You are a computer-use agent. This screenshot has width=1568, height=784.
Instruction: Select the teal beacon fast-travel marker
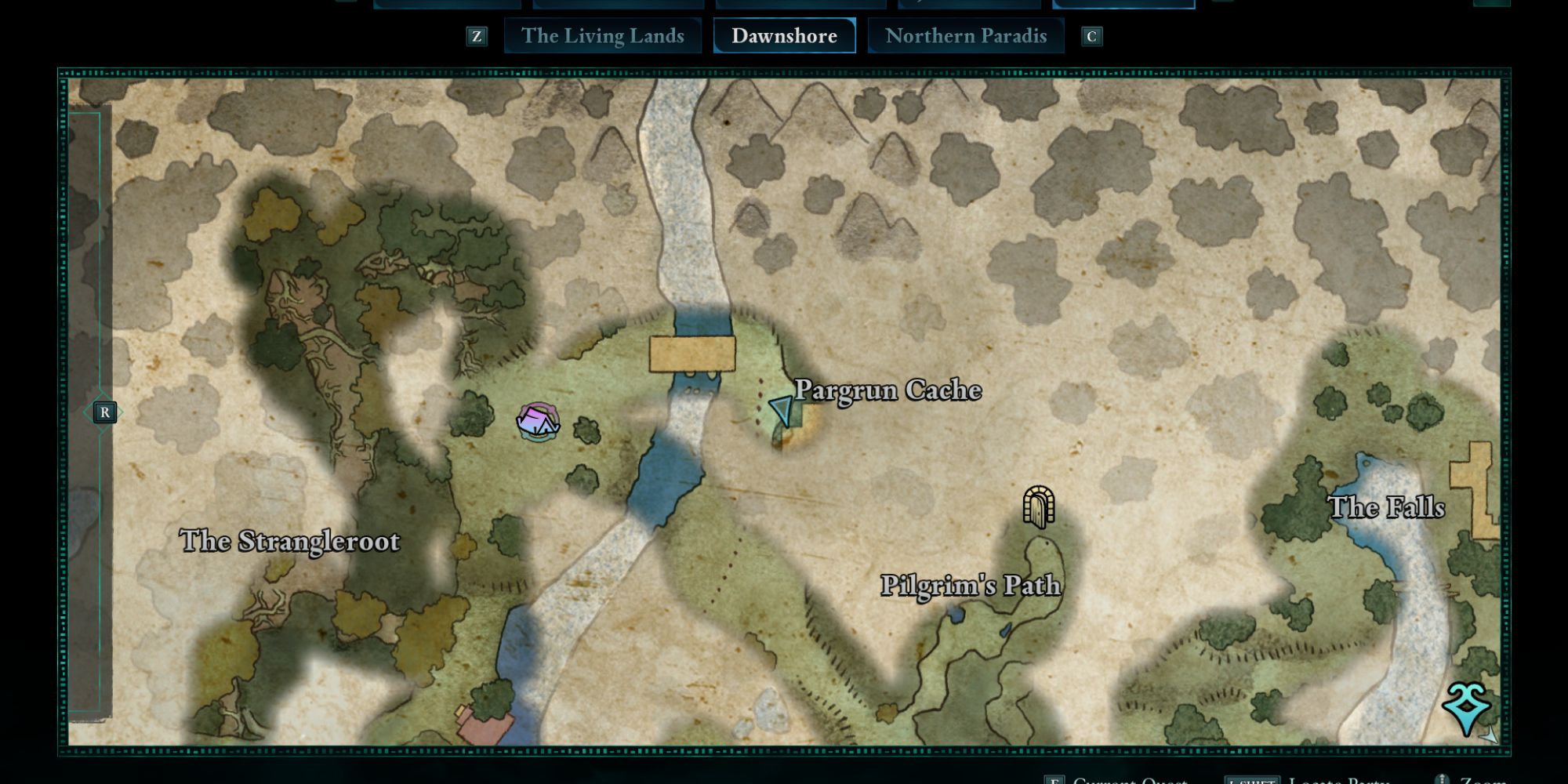tap(1465, 707)
